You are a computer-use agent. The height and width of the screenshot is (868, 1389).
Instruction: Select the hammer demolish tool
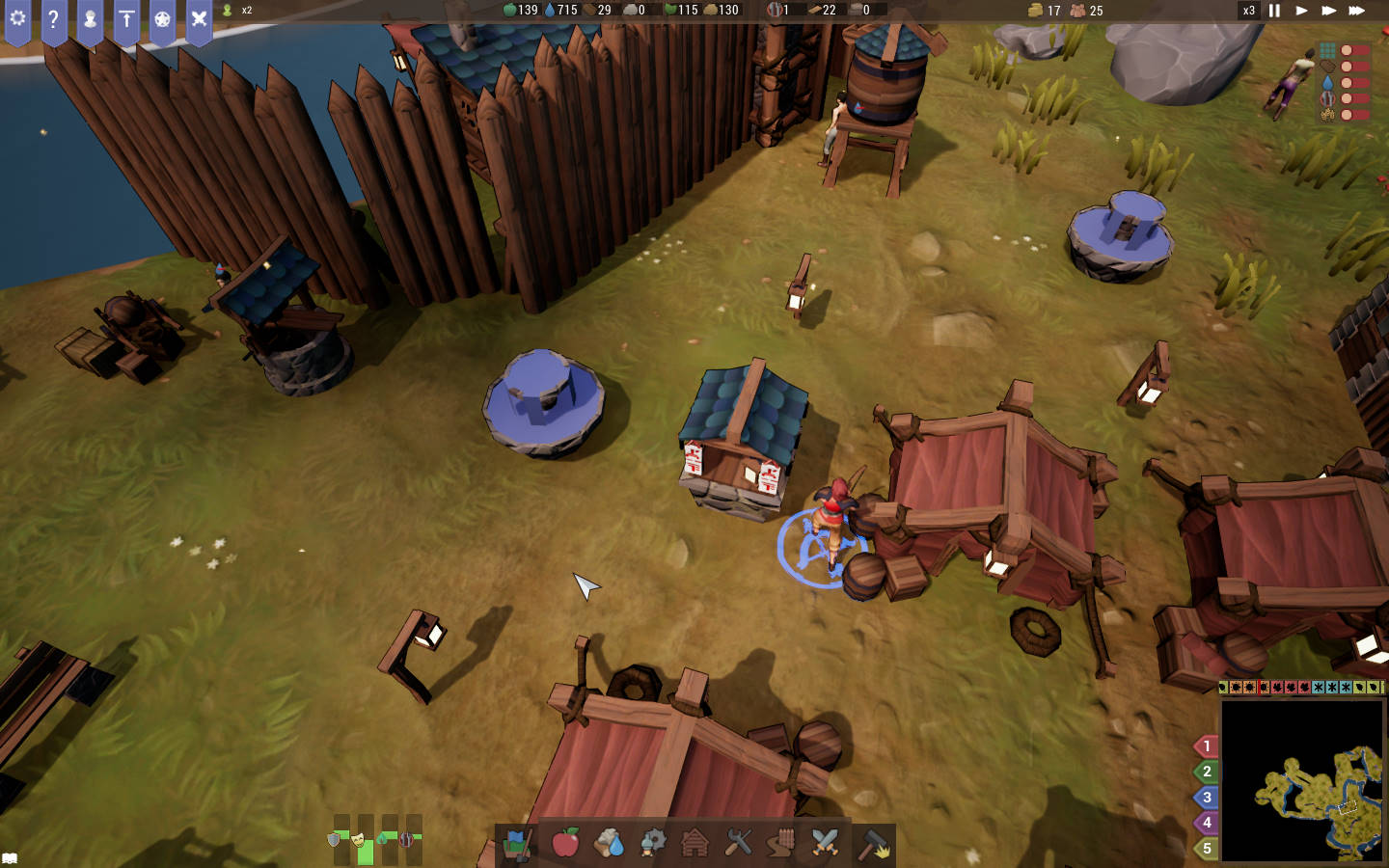[874, 843]
